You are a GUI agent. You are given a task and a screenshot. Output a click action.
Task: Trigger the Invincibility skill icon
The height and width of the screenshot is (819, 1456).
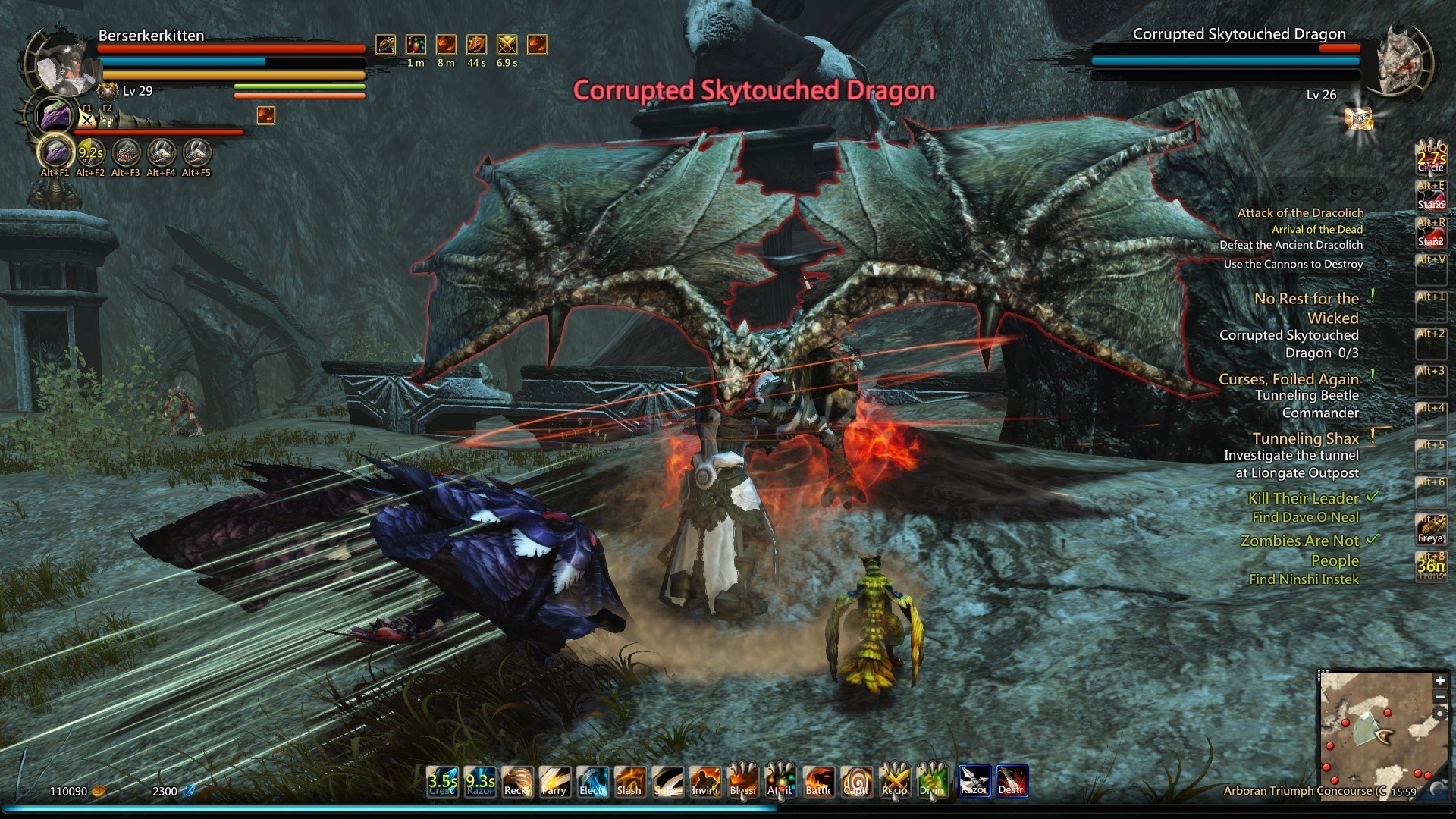point(704,782)
